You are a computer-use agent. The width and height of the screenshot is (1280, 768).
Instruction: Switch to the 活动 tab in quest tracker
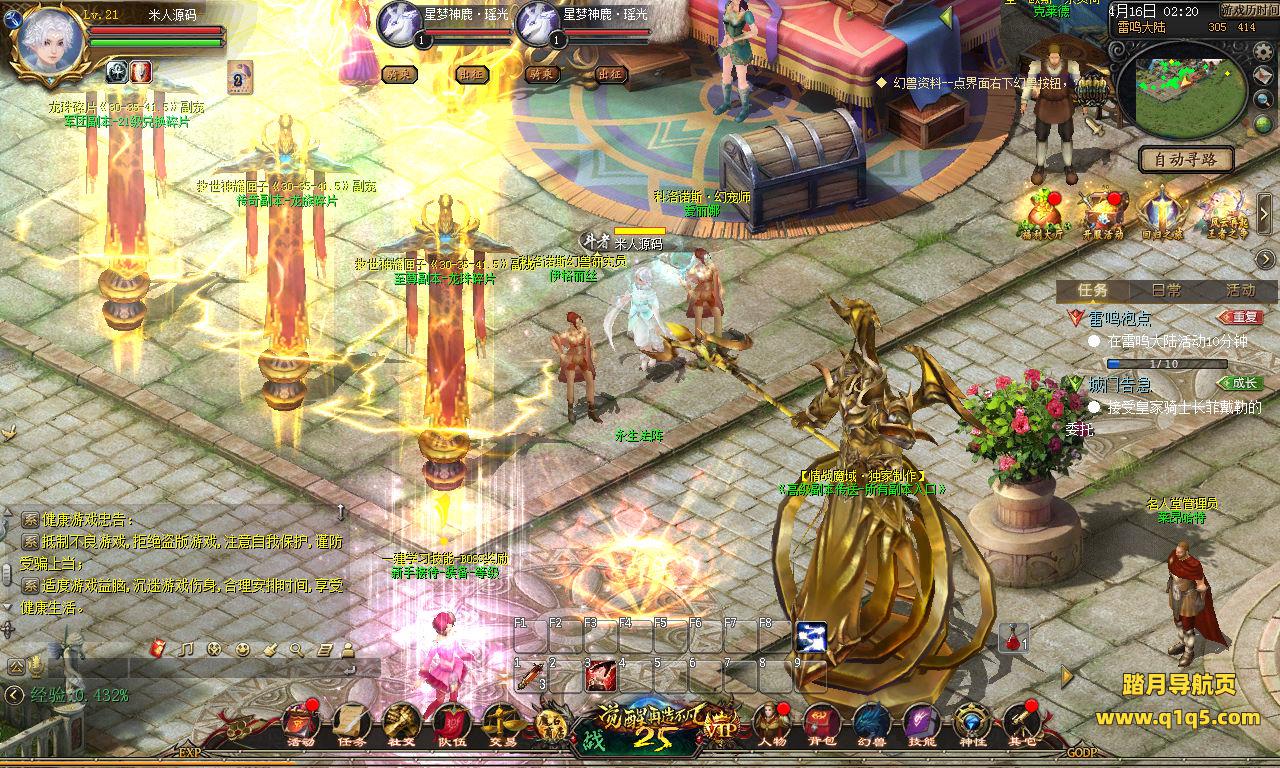pyautogui.click(x=1240, y=290)
